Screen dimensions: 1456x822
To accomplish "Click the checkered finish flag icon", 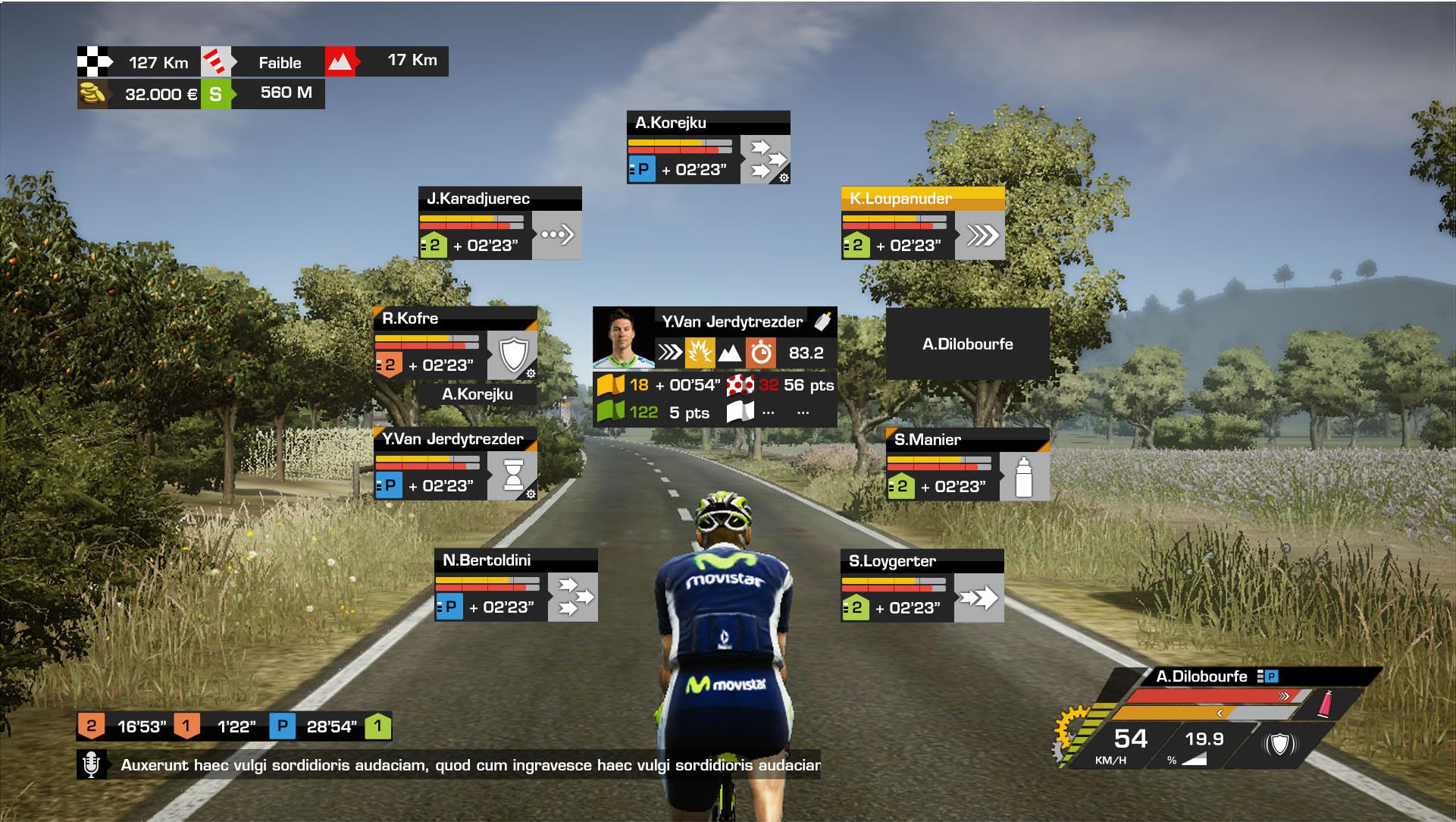I will click(x=92, y=62).
